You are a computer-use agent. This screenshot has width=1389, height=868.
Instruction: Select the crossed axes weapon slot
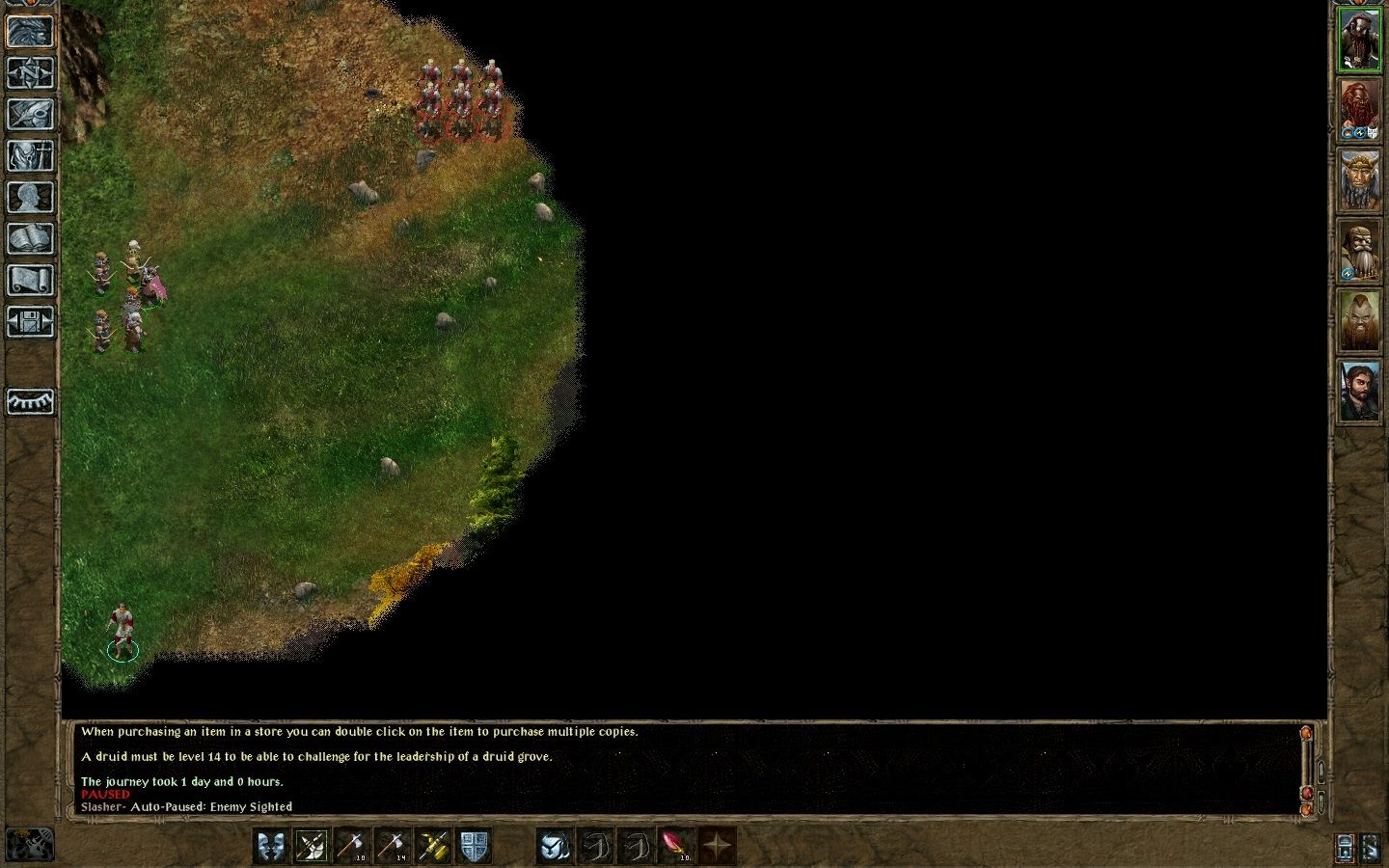[311, 846]
